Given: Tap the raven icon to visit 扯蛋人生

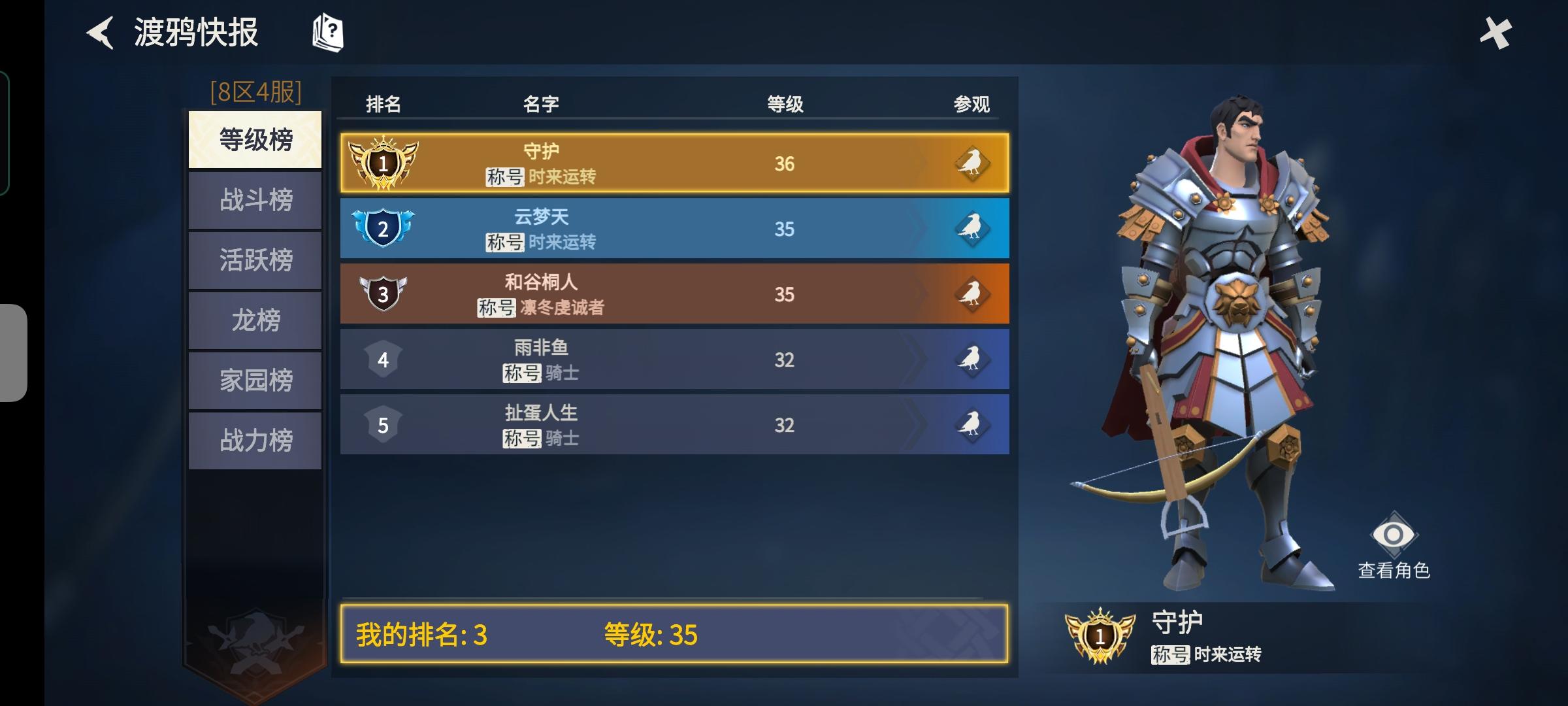Looking at the screenshot, I should tap(973, 424).
